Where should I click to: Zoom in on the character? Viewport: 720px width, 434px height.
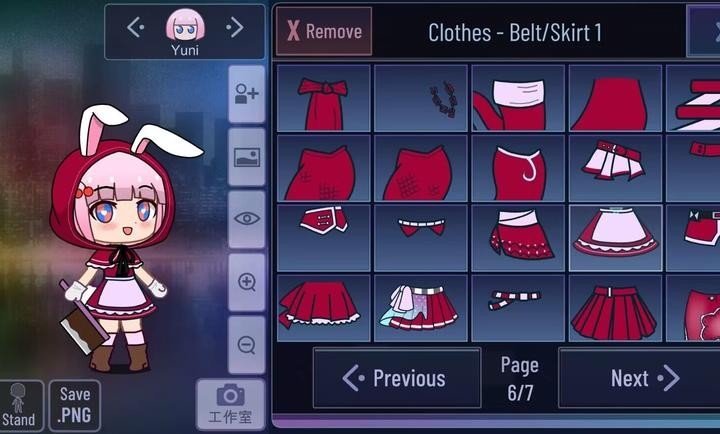(x=246, y=282)
